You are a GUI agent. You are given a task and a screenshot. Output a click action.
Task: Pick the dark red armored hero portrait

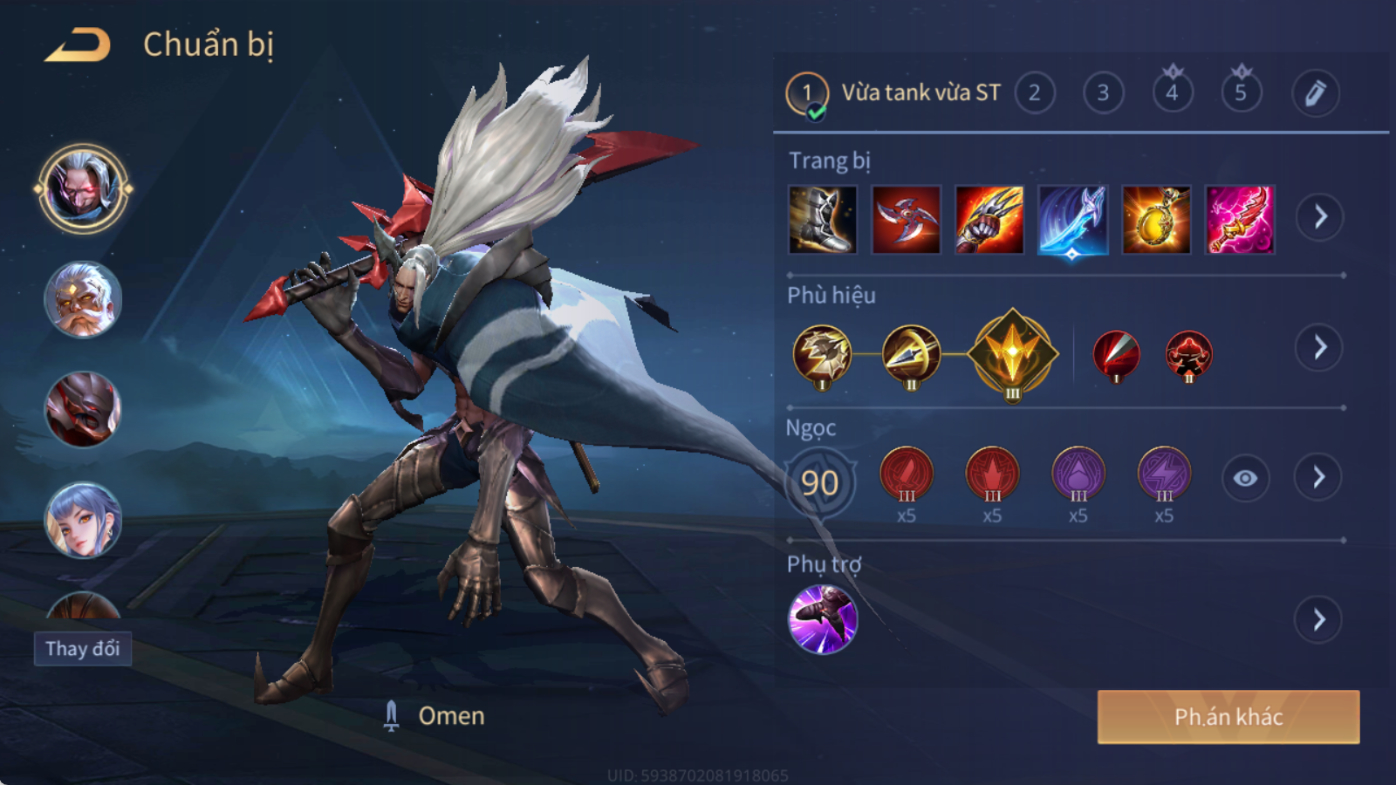pos(83,409)
